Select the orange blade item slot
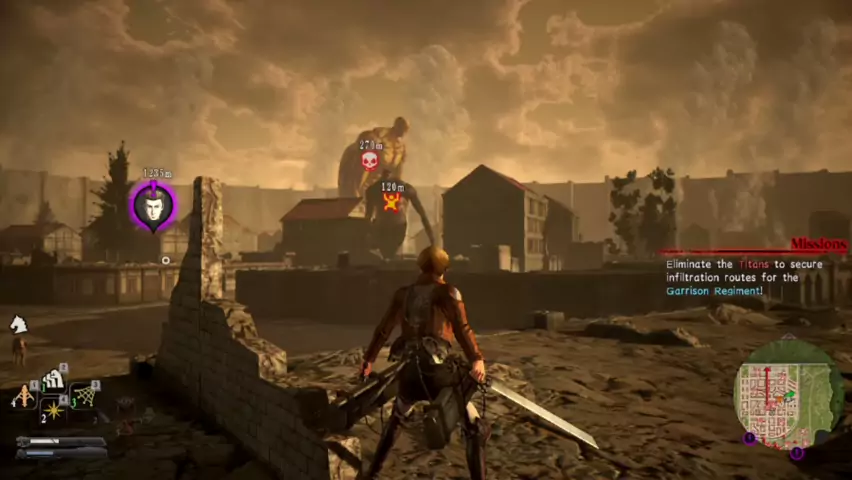This screenshot has width=852, height=480. [x=23, y=398]
